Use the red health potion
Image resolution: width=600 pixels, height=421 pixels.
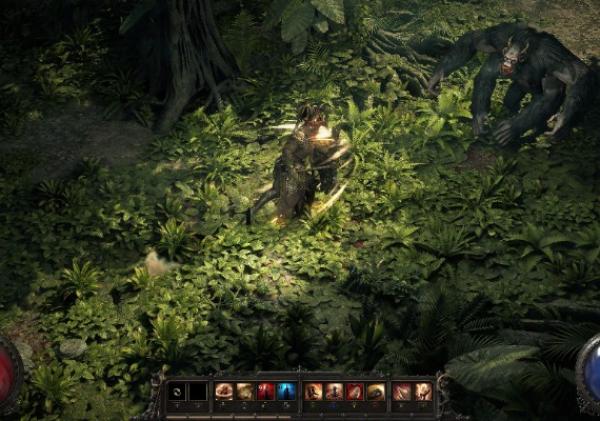point(266,391)
